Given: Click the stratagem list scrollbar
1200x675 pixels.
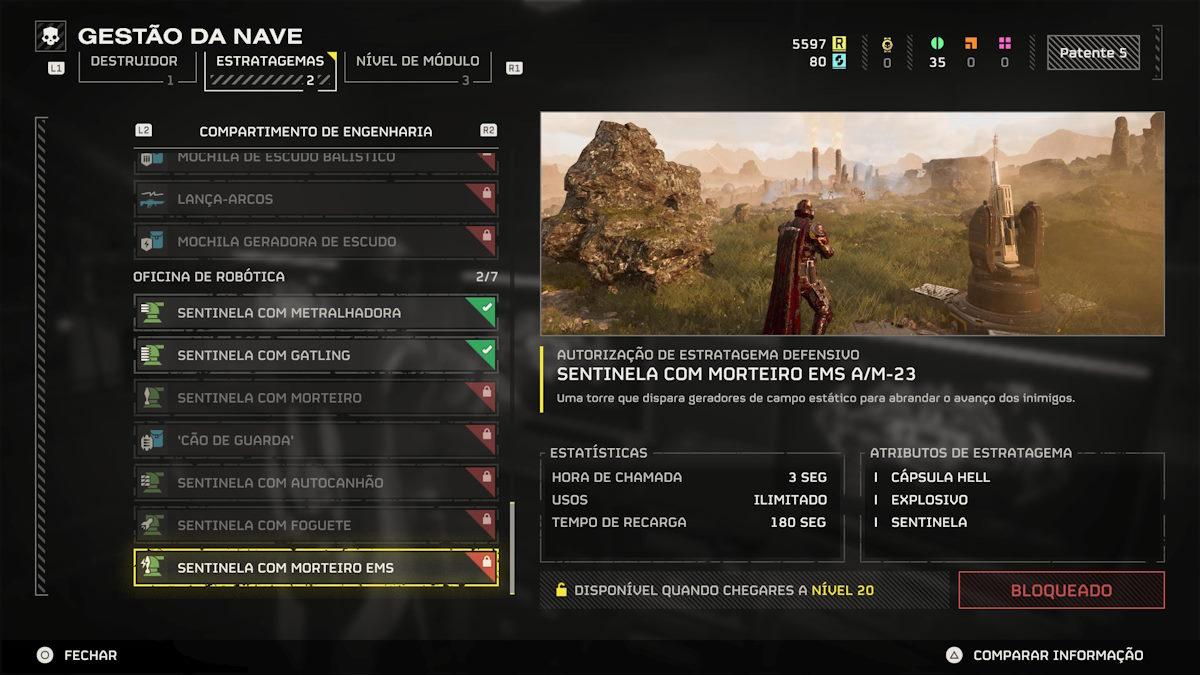Looking at the screenshot, I should [513, 547].
